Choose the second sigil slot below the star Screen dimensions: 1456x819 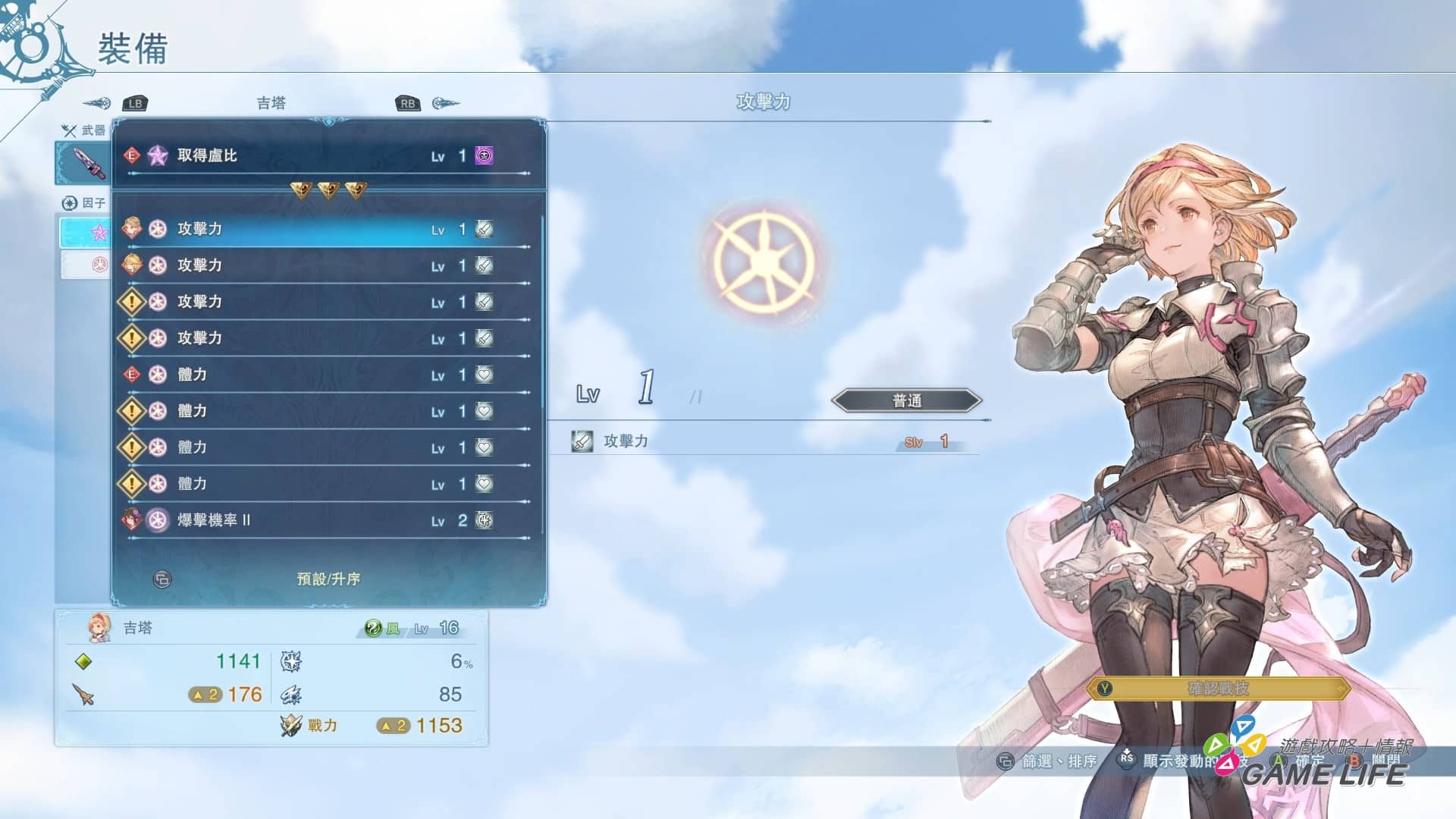pos(86,264)
